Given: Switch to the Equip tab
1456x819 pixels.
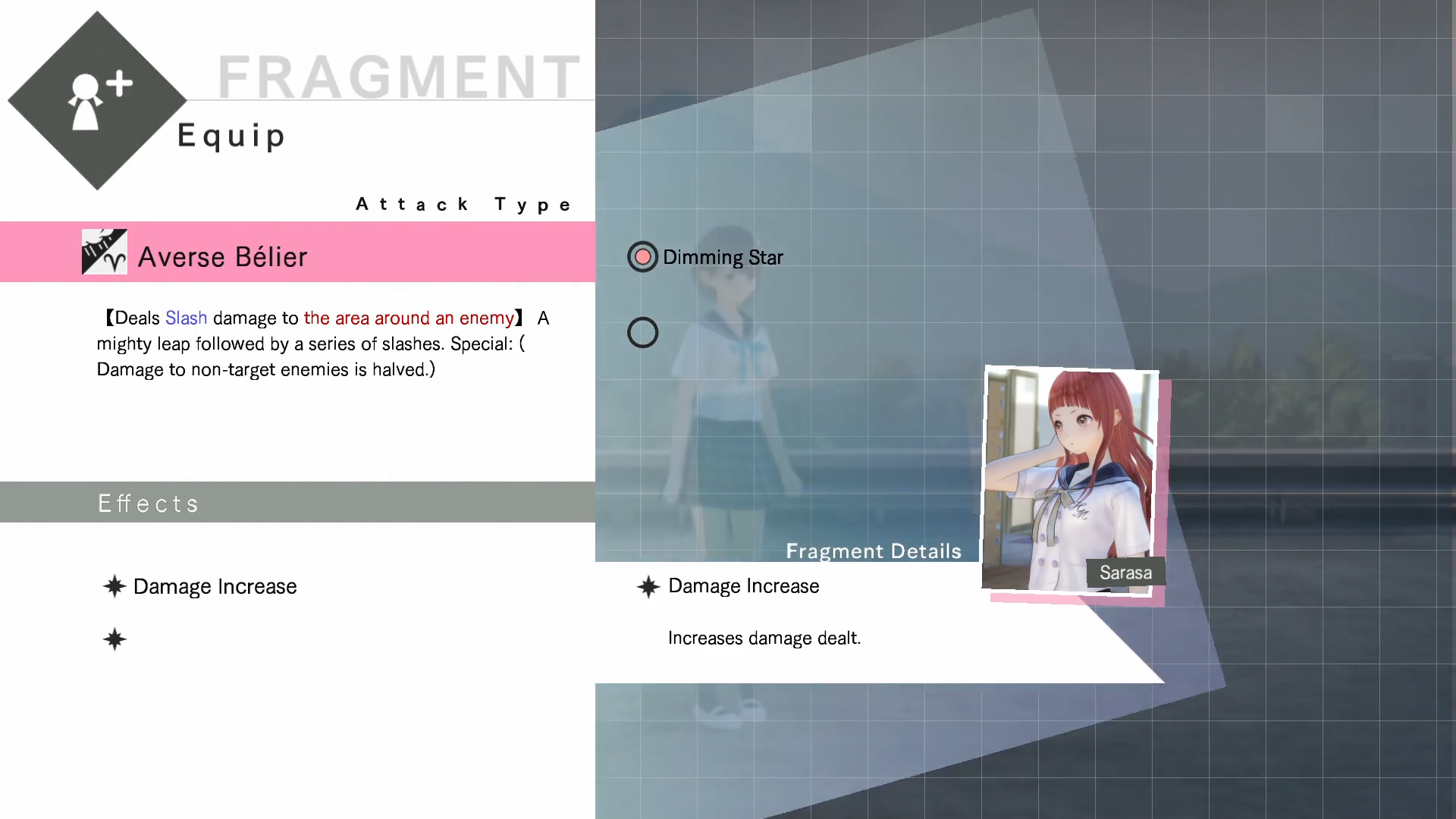Looking at the screenshot, I should point(231,136).
